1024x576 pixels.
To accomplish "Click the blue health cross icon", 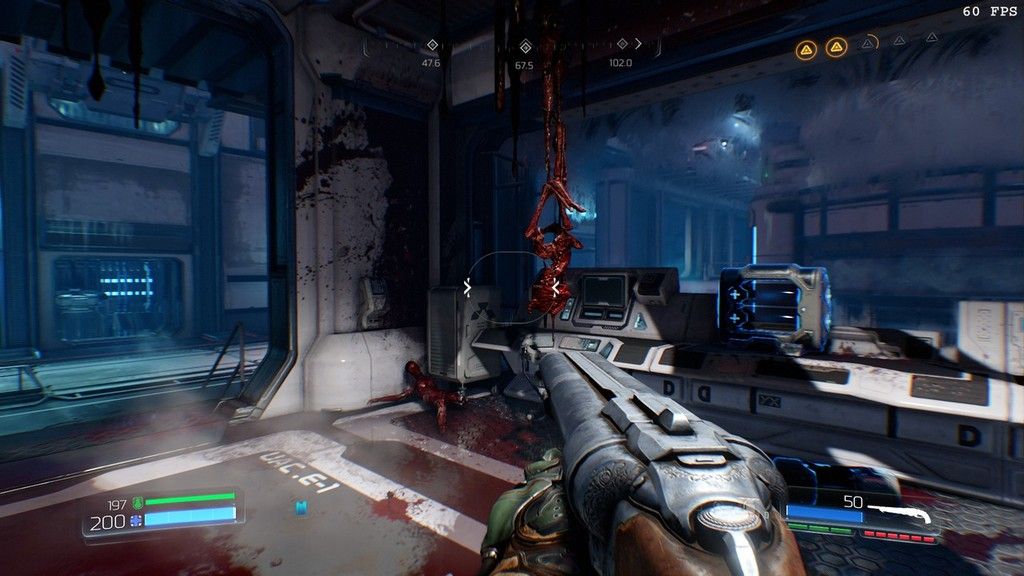I will coord(137,521).
